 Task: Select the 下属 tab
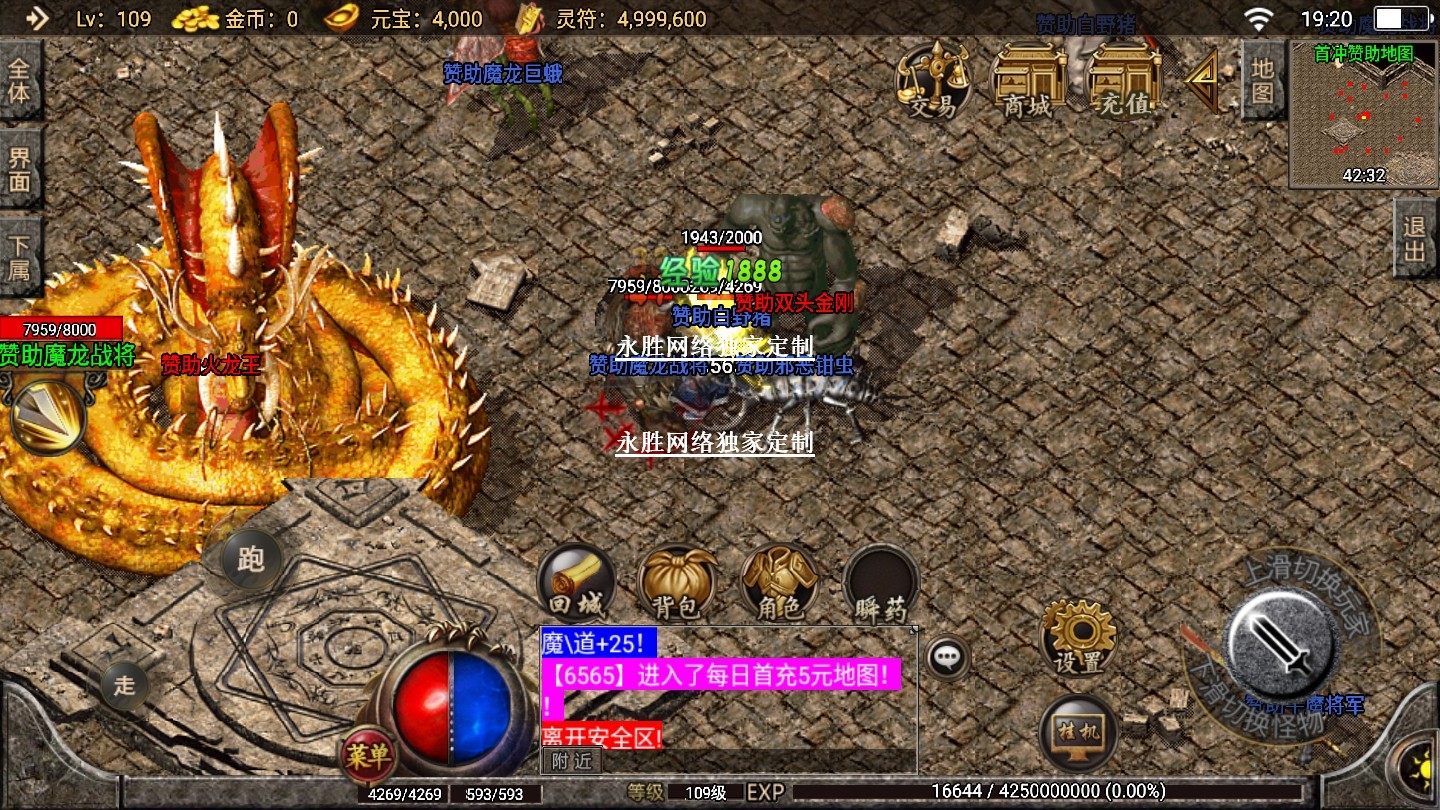(20, 258)
